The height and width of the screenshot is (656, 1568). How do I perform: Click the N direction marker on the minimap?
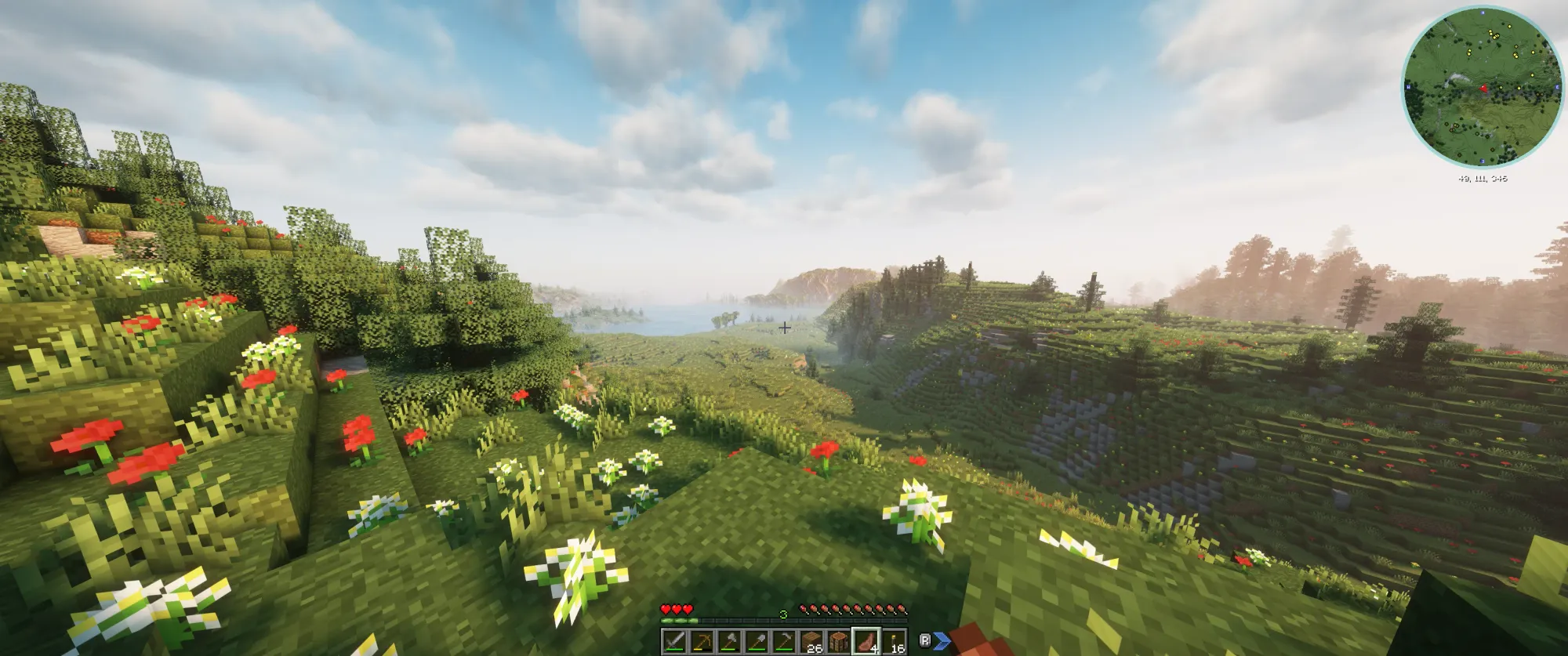(x=1483, y=13)
